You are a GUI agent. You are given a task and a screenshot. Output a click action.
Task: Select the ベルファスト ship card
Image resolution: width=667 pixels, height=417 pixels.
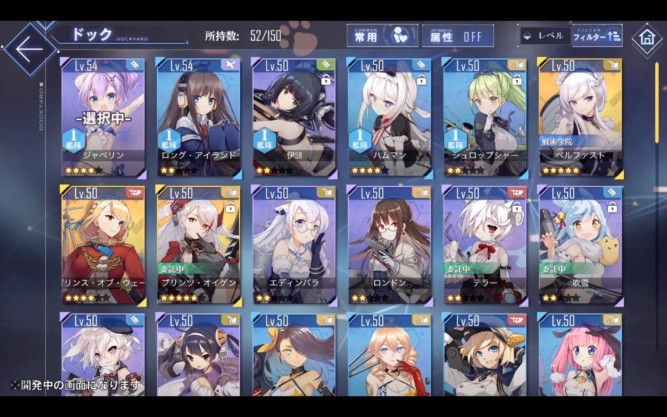(580, 116)
